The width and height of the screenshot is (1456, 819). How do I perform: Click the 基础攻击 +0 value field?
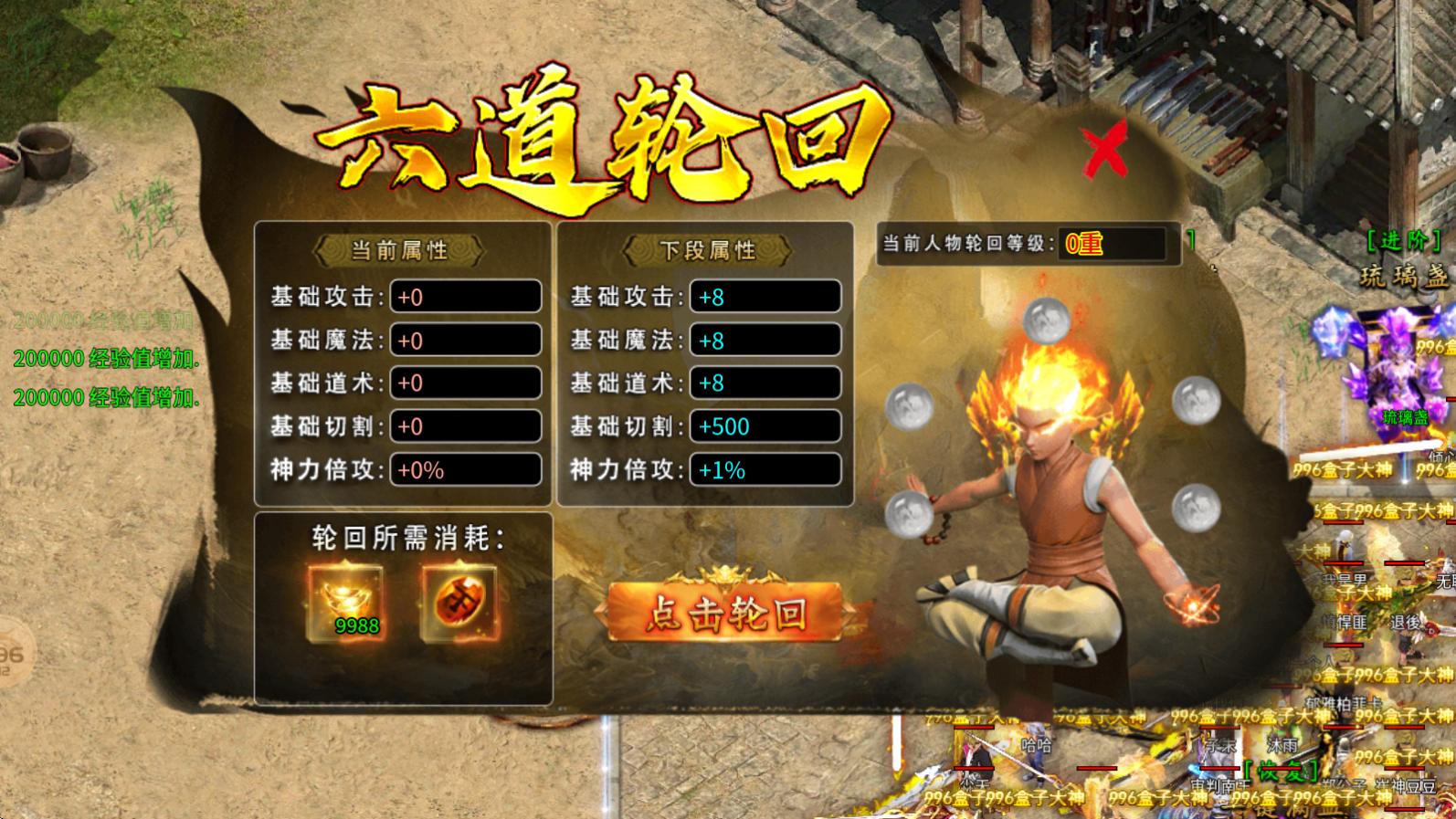(x=465, y=296)
